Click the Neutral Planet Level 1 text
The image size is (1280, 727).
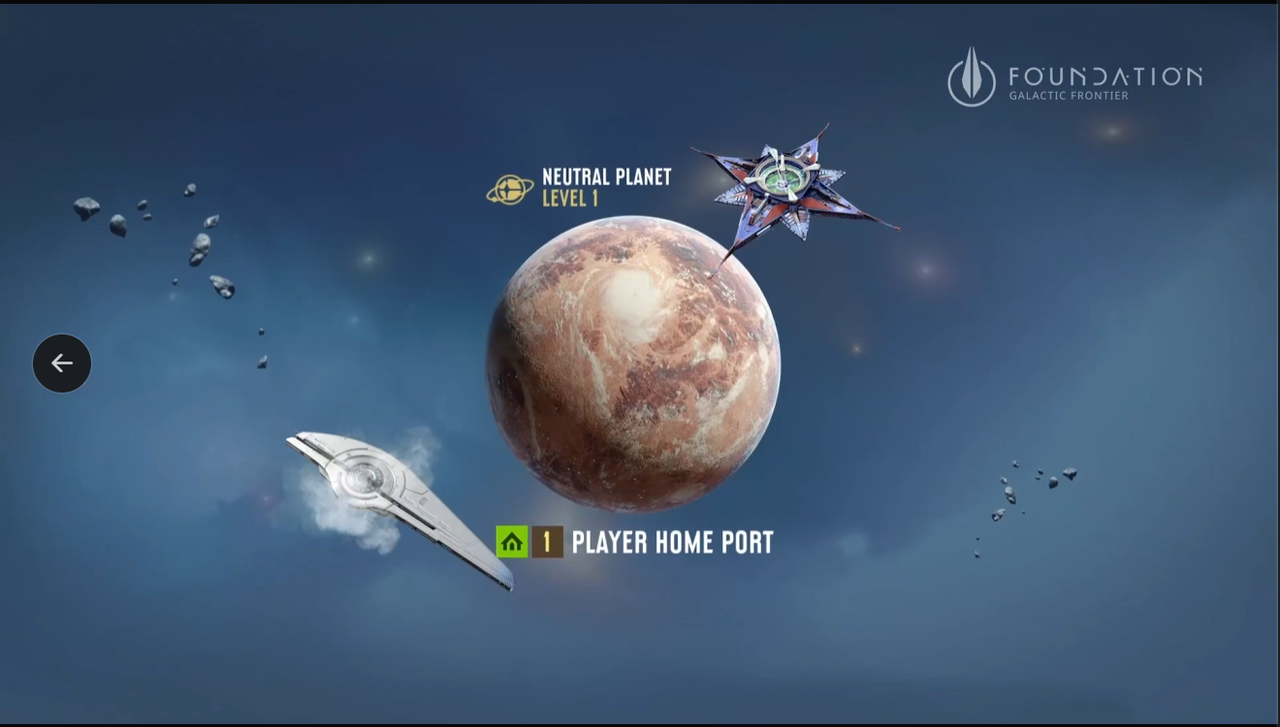point(606,188)
